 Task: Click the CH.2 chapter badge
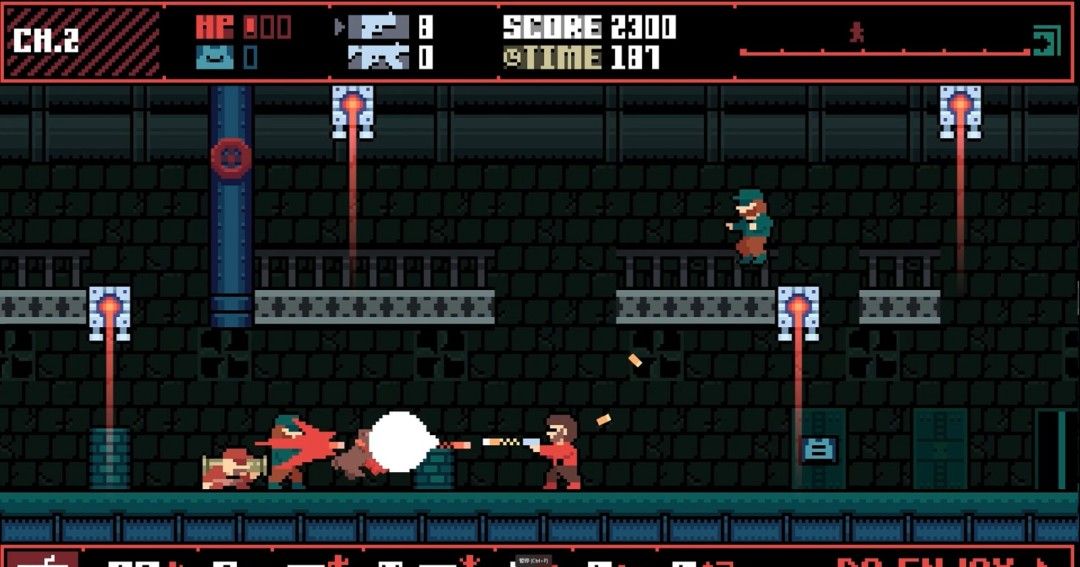tap(46, 41)
